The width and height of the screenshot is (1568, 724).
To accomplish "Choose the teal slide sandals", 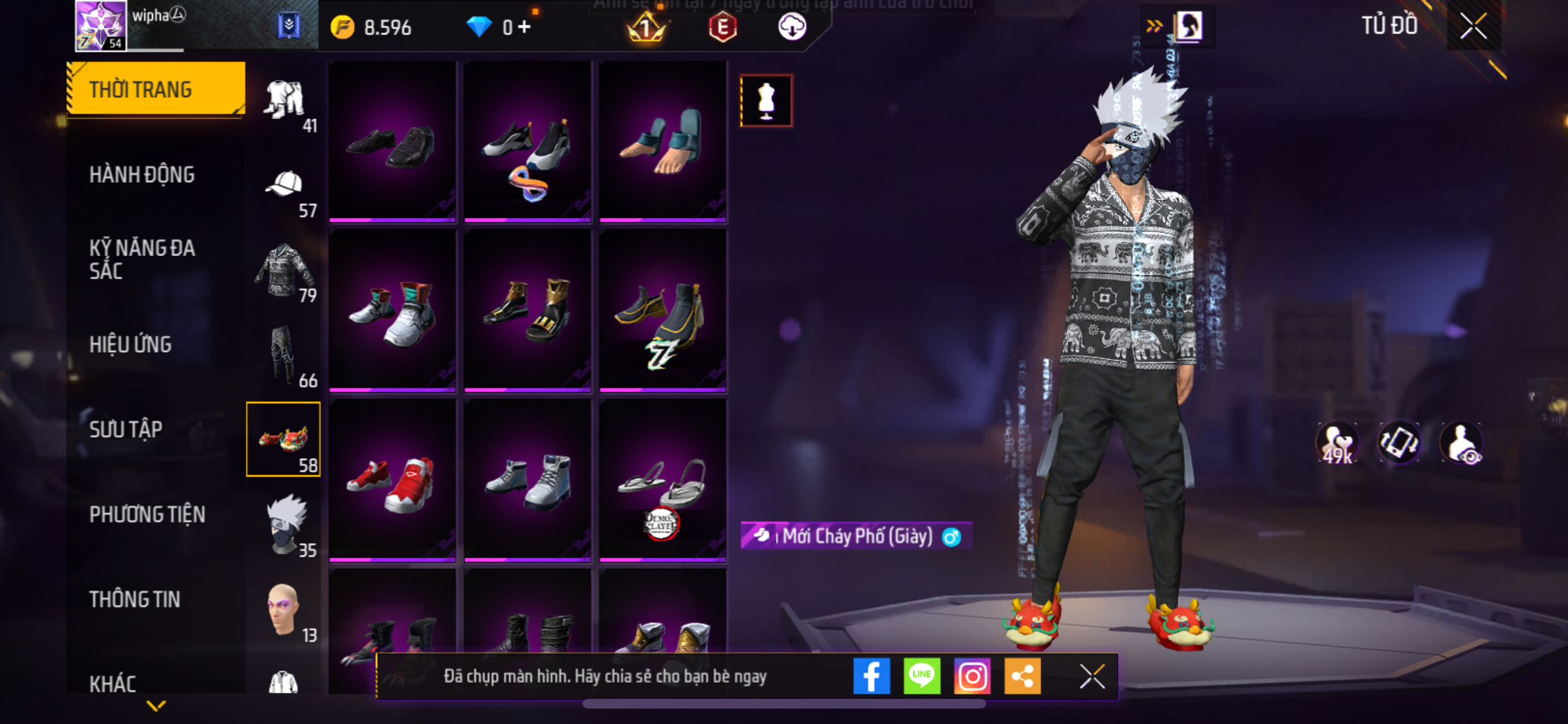I will pos(662,142).
